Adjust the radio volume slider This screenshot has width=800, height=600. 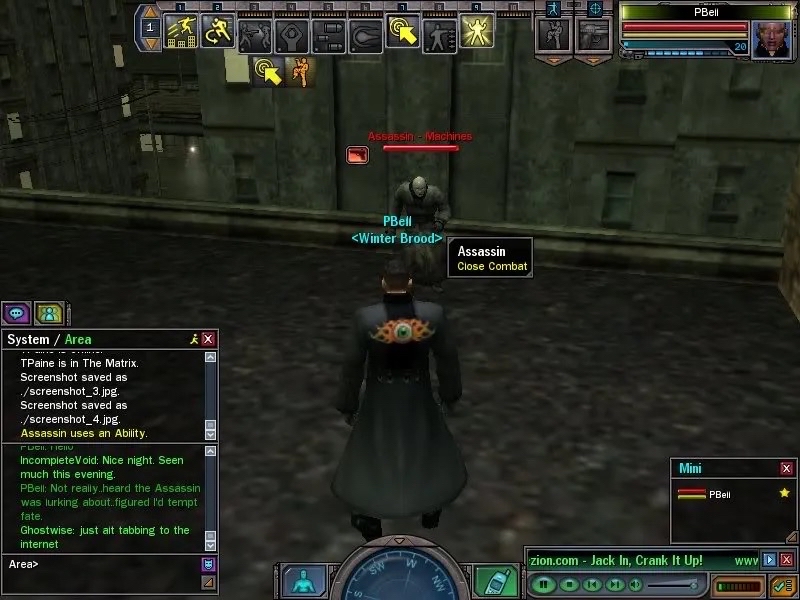670,584
